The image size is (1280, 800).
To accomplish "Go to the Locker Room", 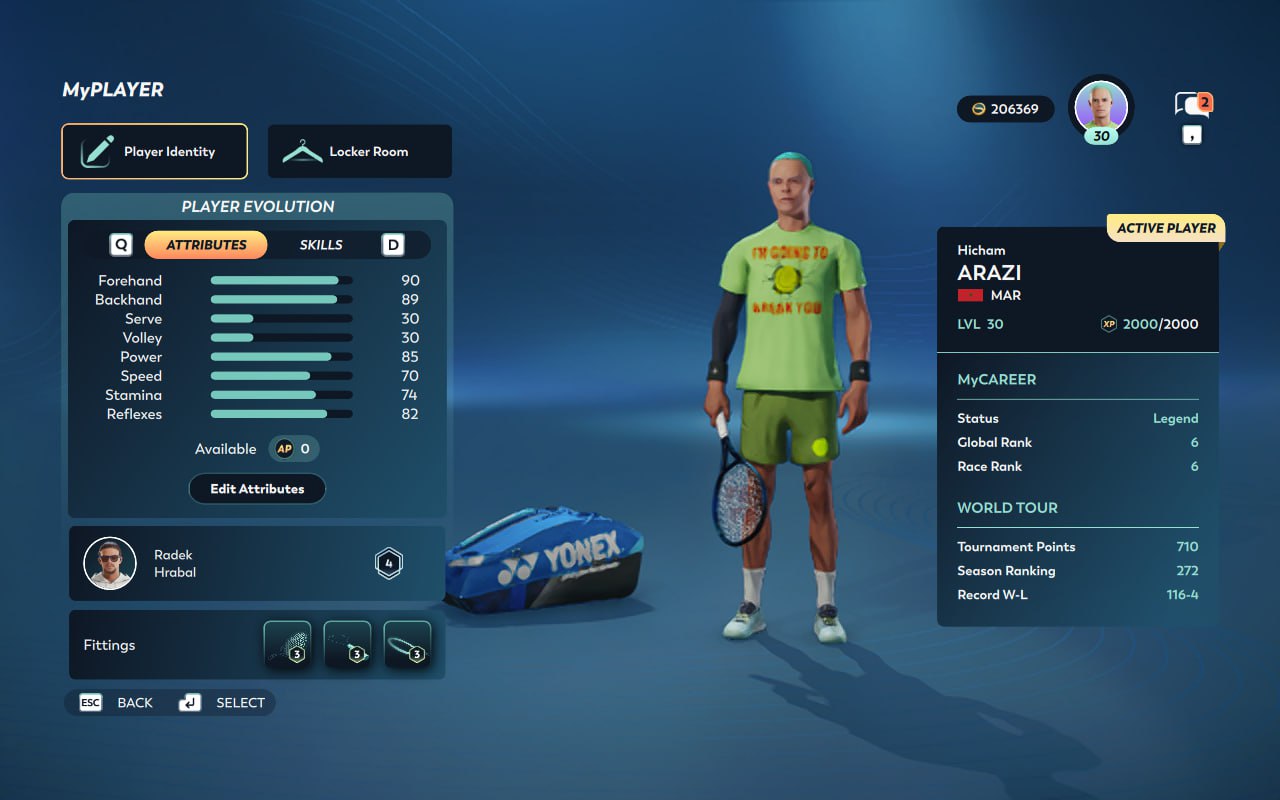I will [x=359, y=151].
